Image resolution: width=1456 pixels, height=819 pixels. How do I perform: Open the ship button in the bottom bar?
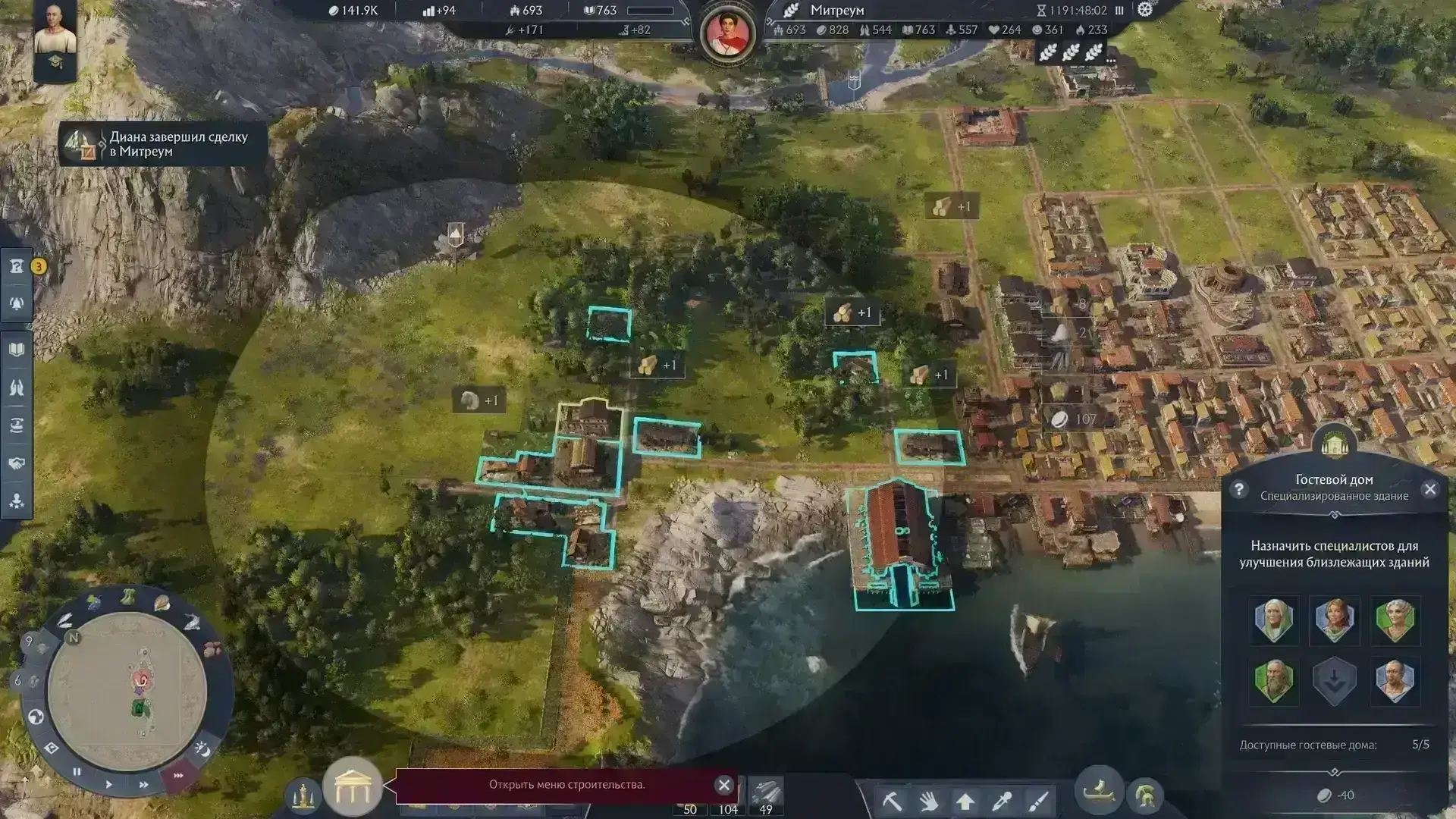pos(1099,792)
